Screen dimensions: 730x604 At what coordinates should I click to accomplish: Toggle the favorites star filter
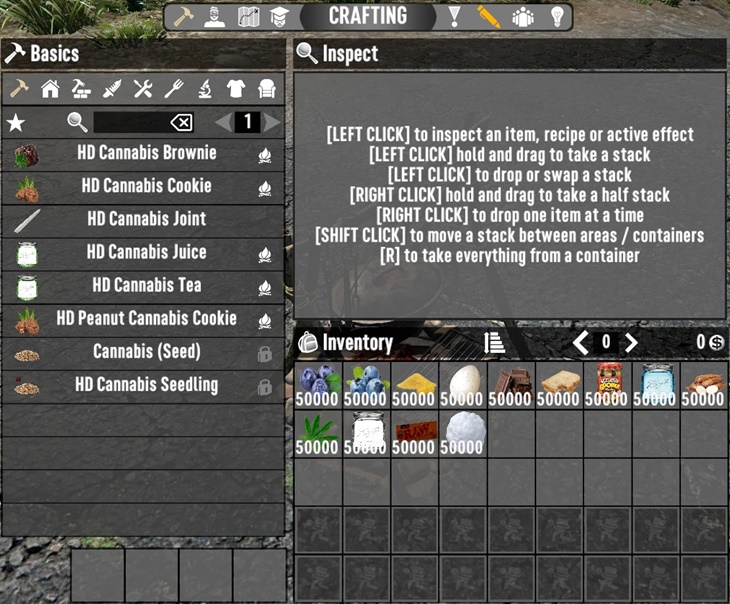[16, 122]
